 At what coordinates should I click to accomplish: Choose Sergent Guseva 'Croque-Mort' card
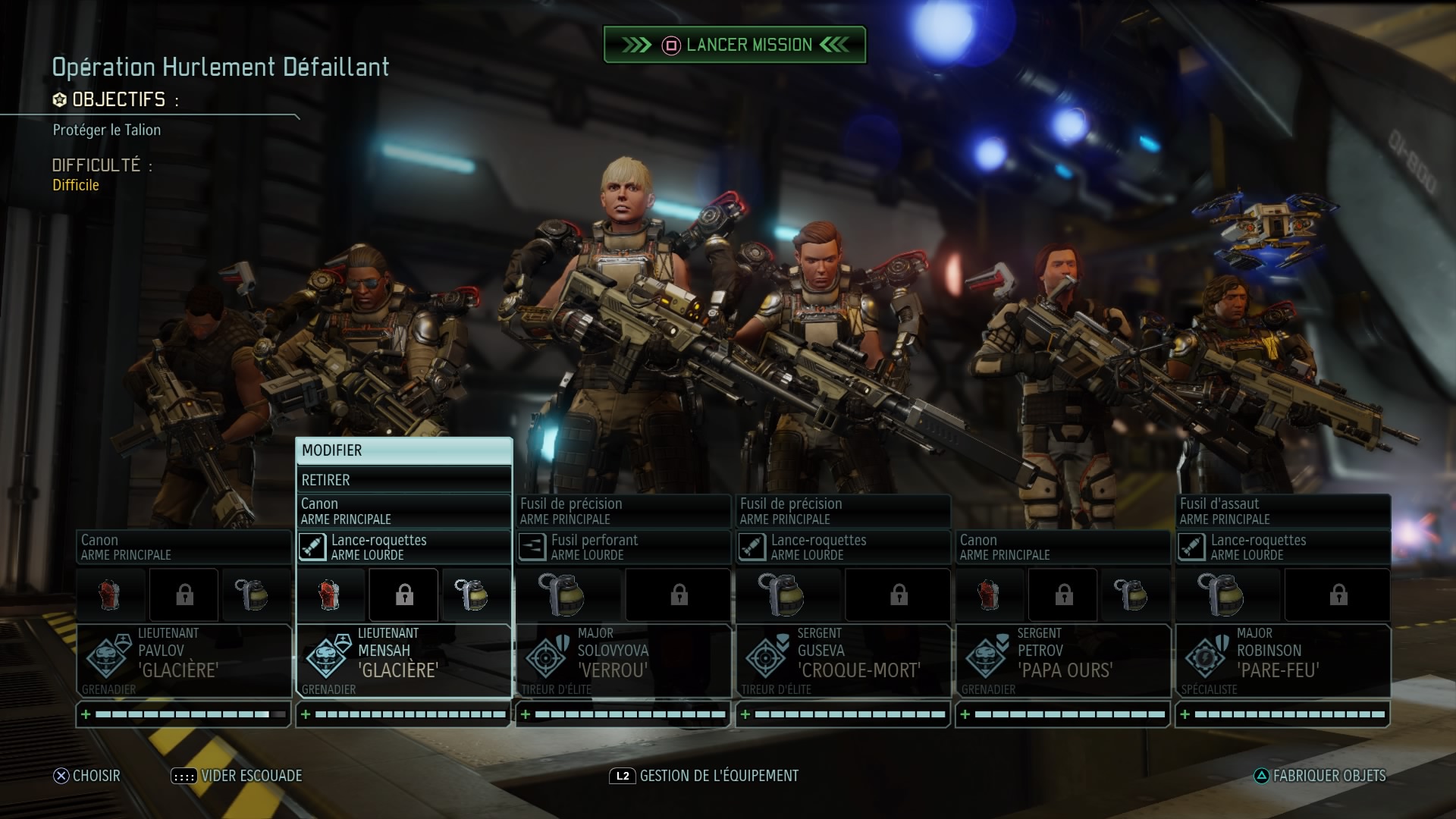coord(843,660)
